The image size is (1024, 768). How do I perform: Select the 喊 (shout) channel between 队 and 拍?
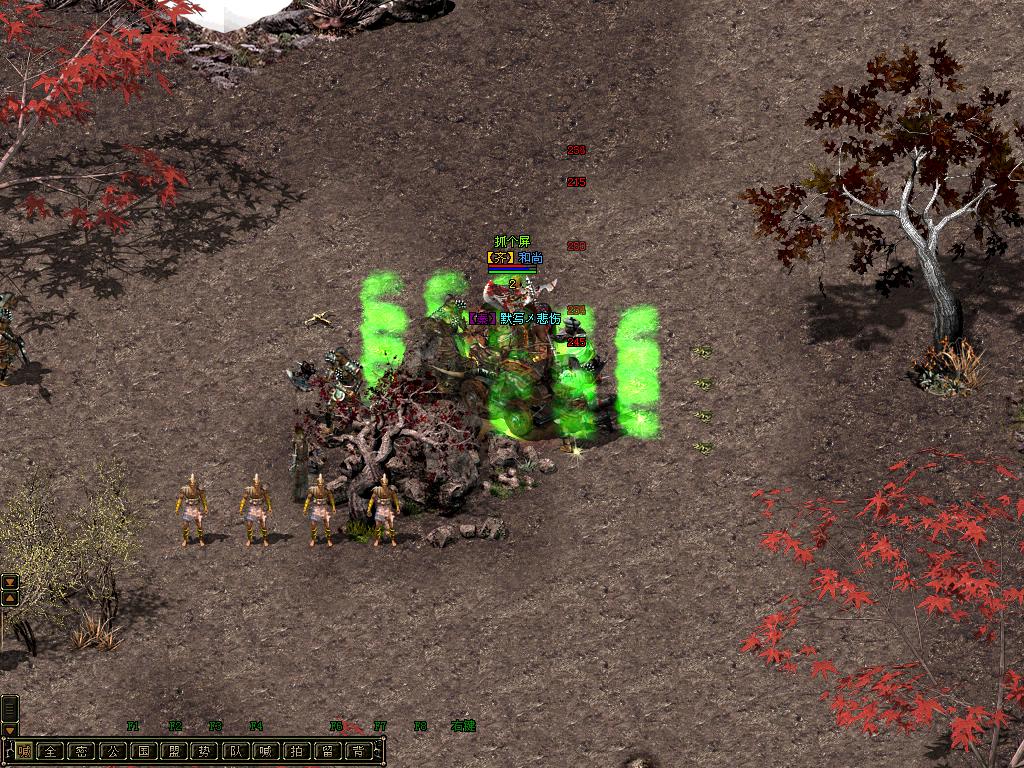coord(267,751)
